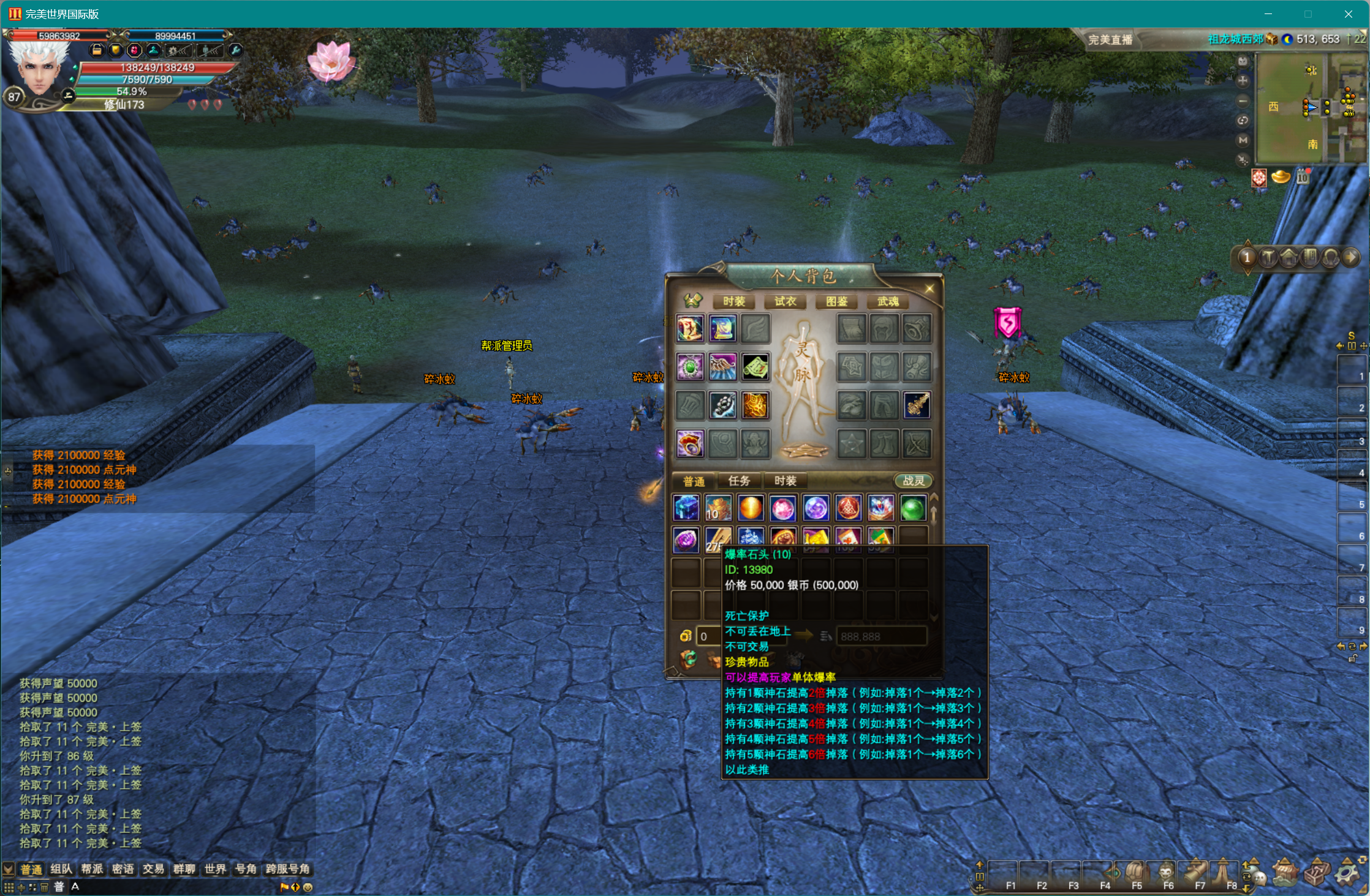Close the game window
The image size is (1370, 896).
[x=1348, y=14]
